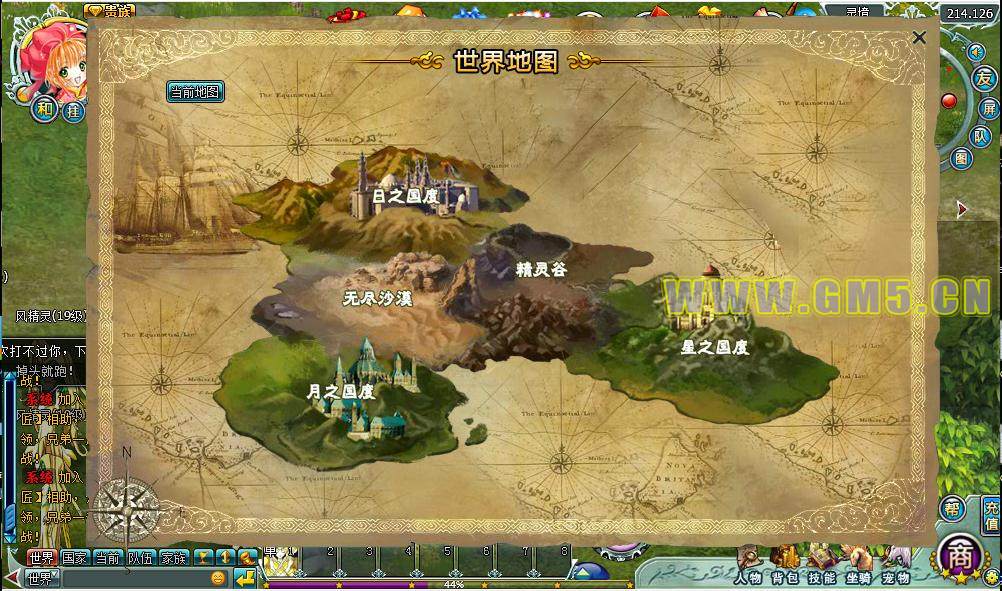Viewport: 1002px width, 591px height.
Task: Select 月之国度 on the world map
Action: pos(341,391)
